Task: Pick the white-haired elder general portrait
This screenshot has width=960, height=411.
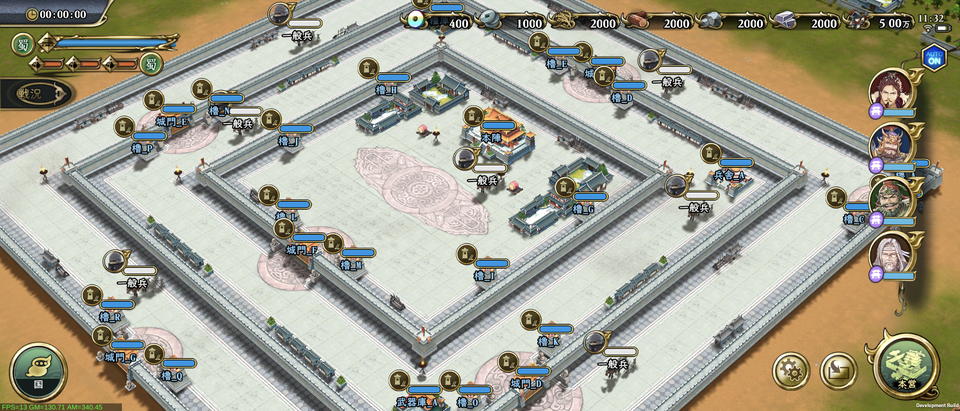Action: [888, 254]
